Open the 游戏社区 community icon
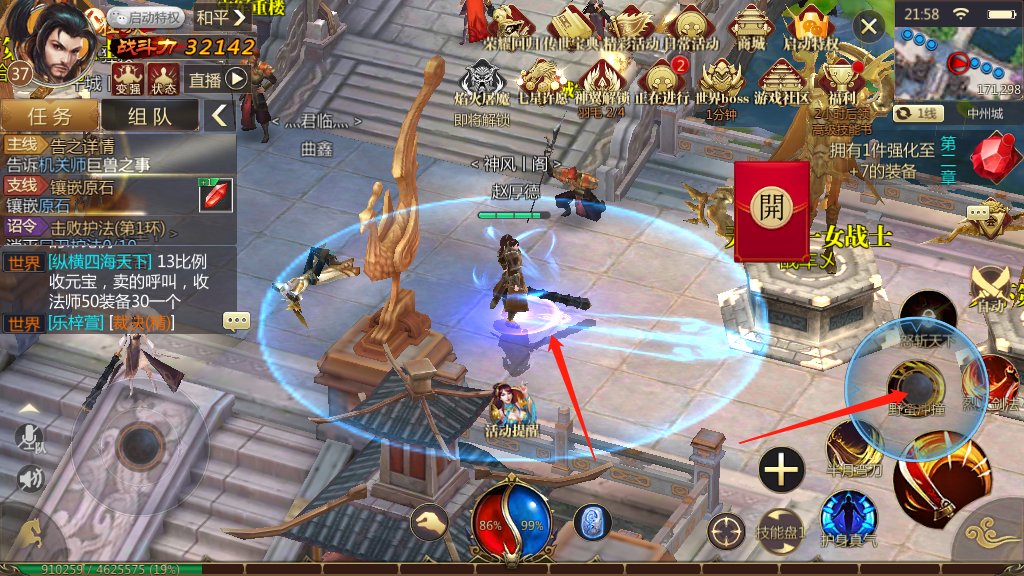 pyautogui.click(x=782, y=80)
